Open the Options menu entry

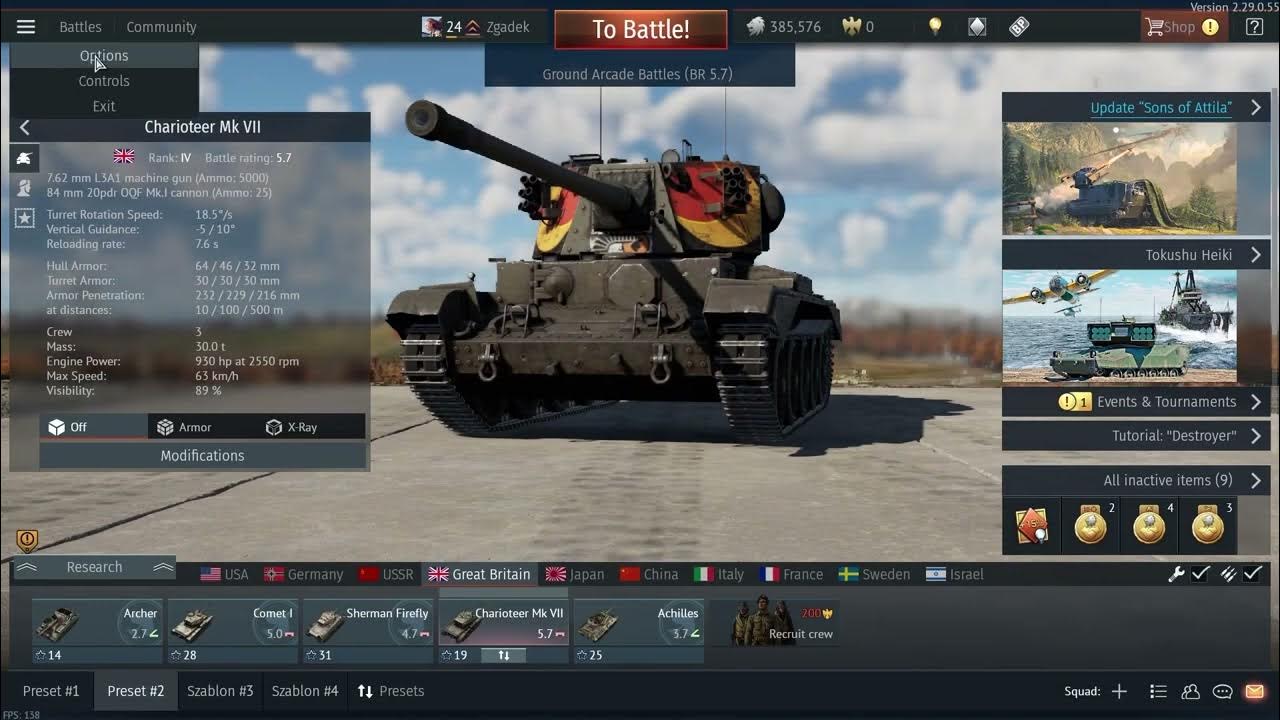coord(104,56)
